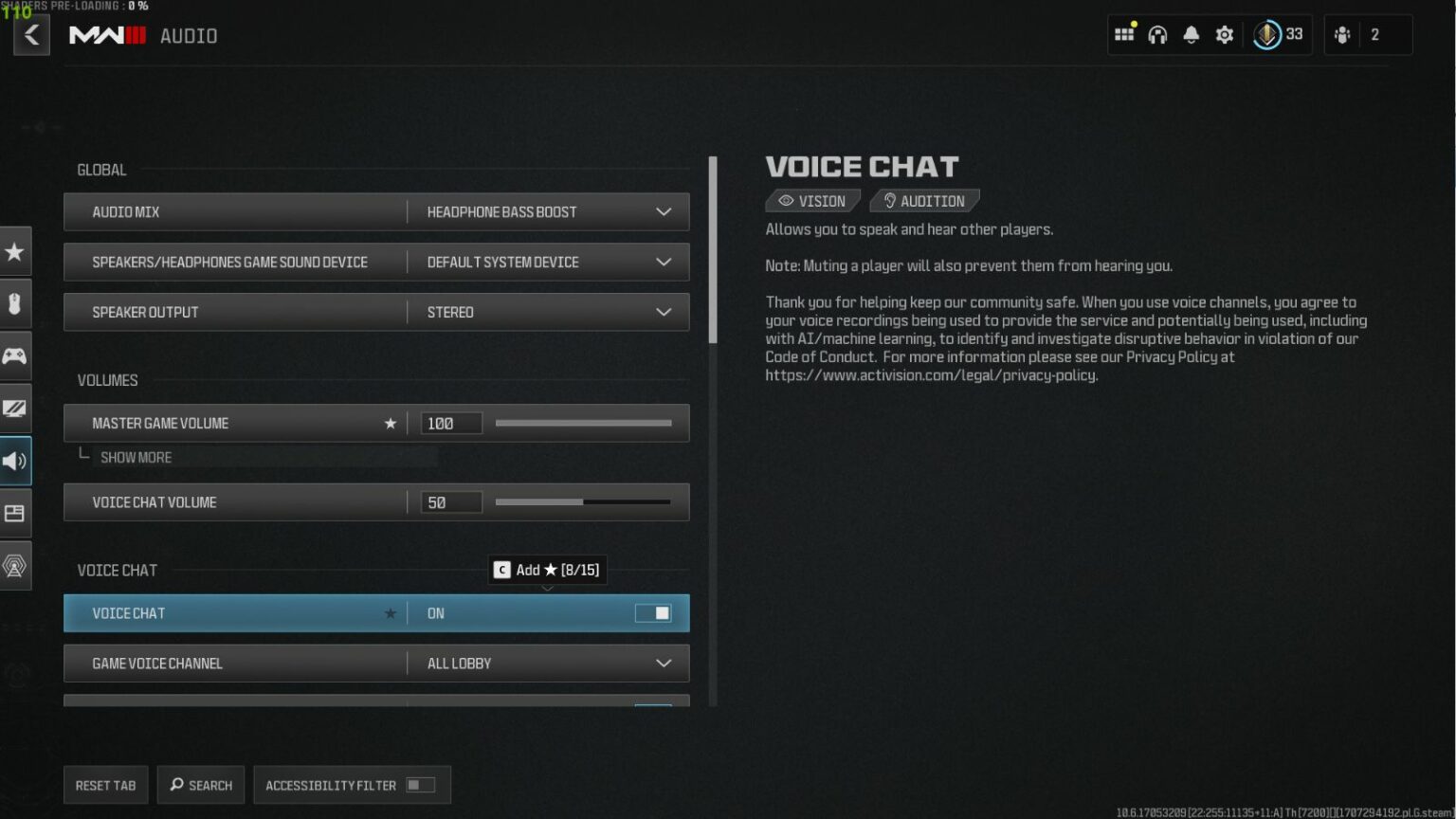
Task: Open the Speaker Output dropdown
Action: click(x=664, y=312)
